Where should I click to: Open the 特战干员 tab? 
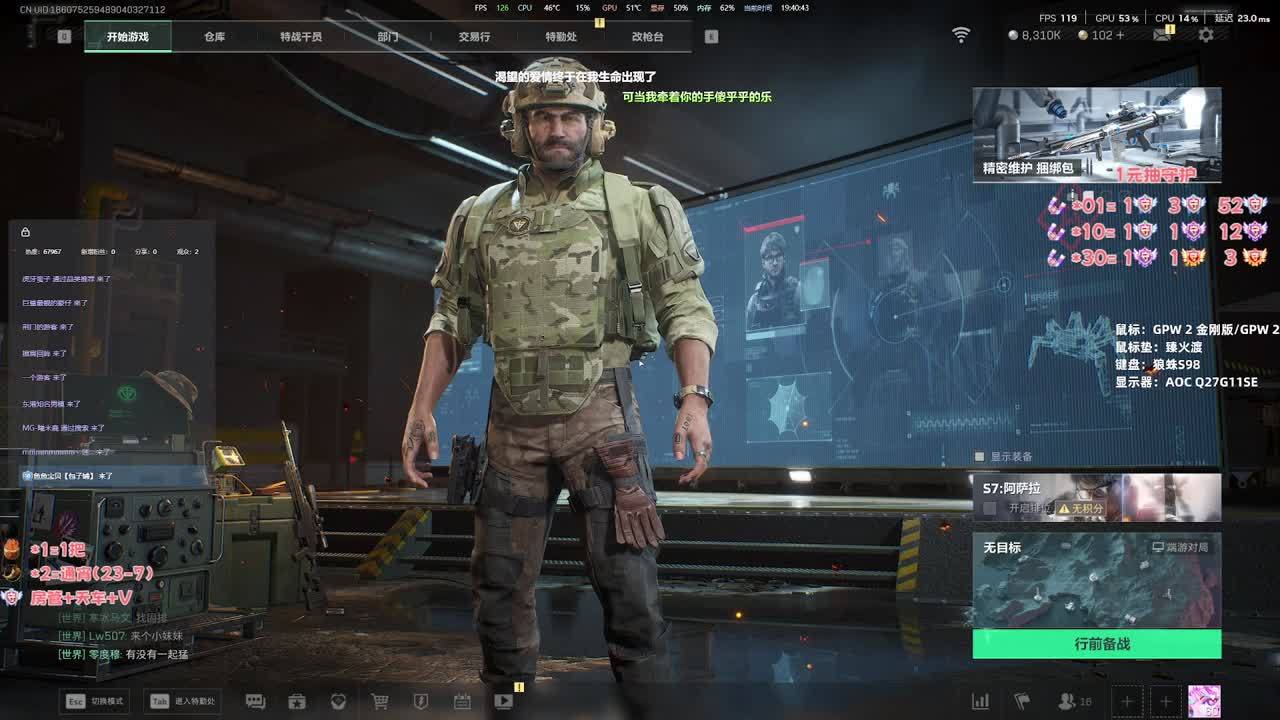(301, 37)
